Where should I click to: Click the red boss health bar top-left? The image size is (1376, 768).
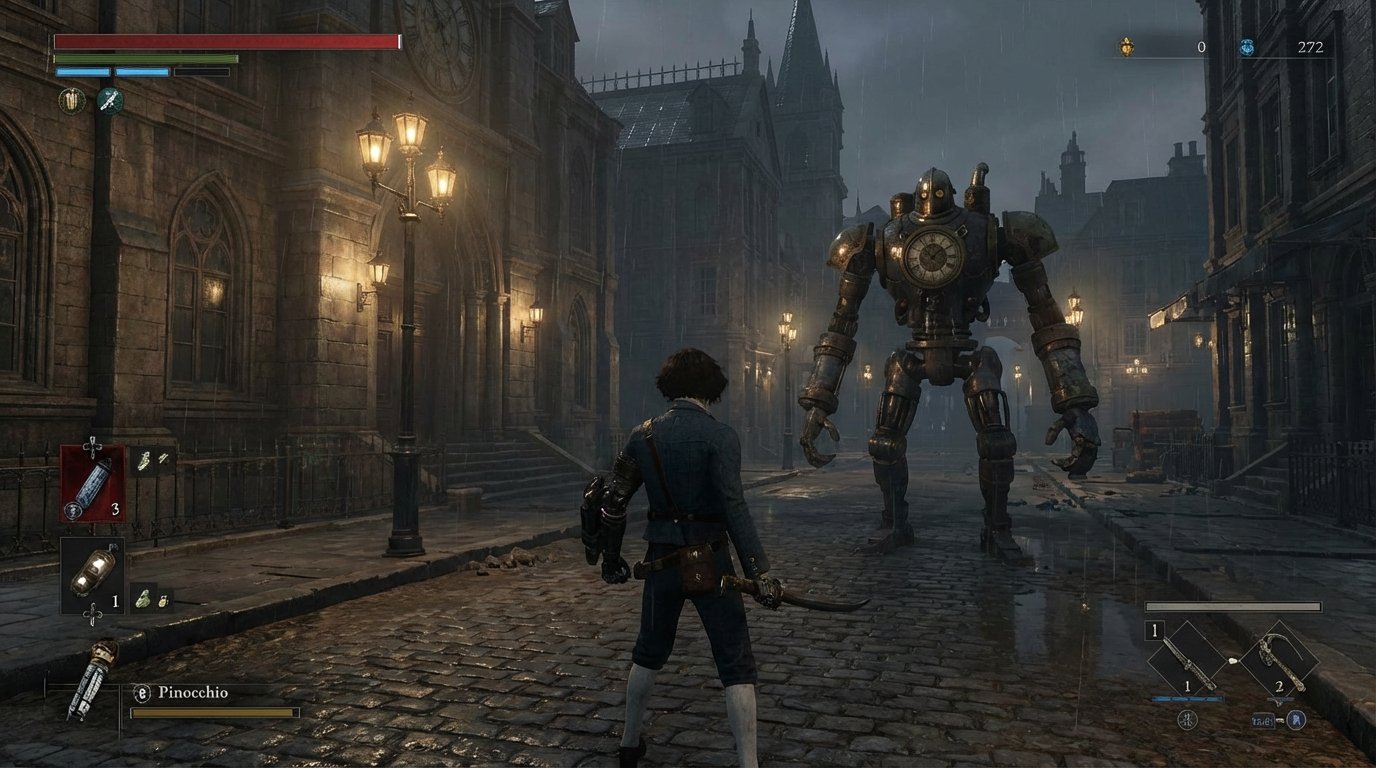225,40
